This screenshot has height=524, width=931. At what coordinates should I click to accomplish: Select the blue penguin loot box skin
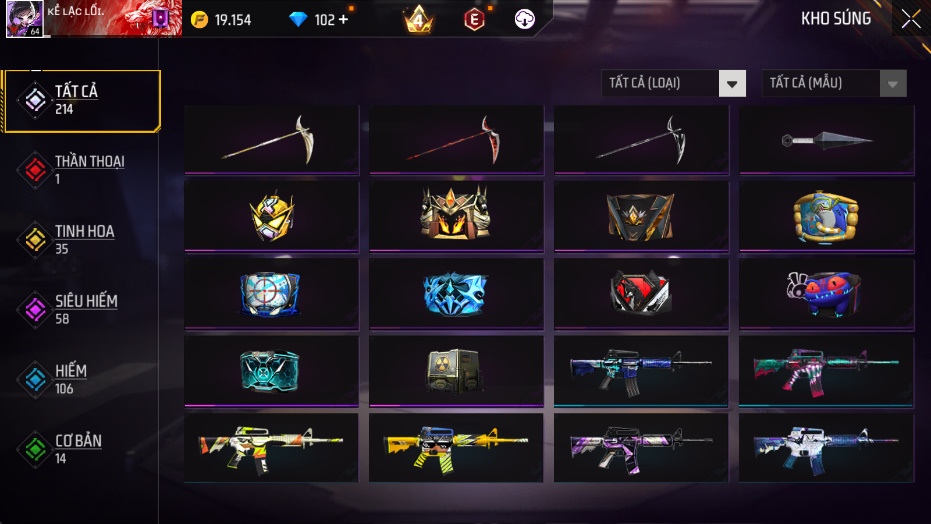(x=826, y=215)
